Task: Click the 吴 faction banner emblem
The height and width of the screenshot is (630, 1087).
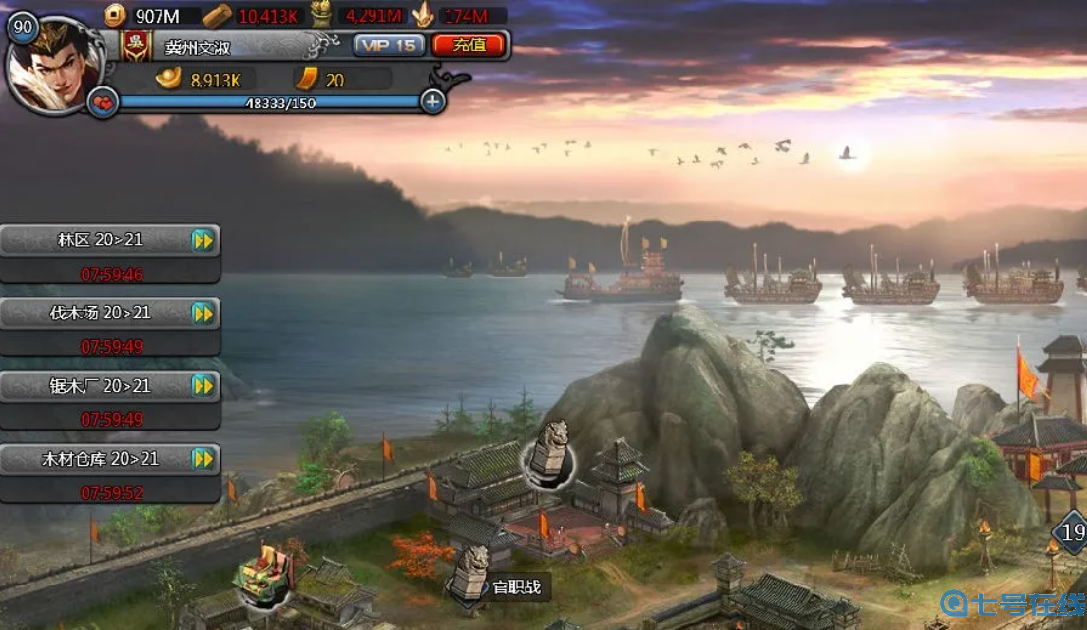Action: pos(133,45)
